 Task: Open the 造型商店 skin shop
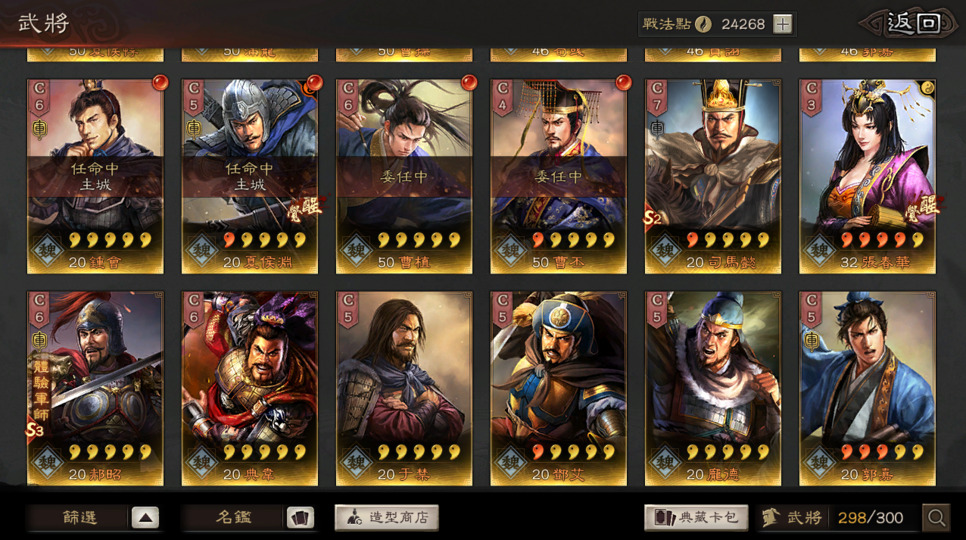386,517
